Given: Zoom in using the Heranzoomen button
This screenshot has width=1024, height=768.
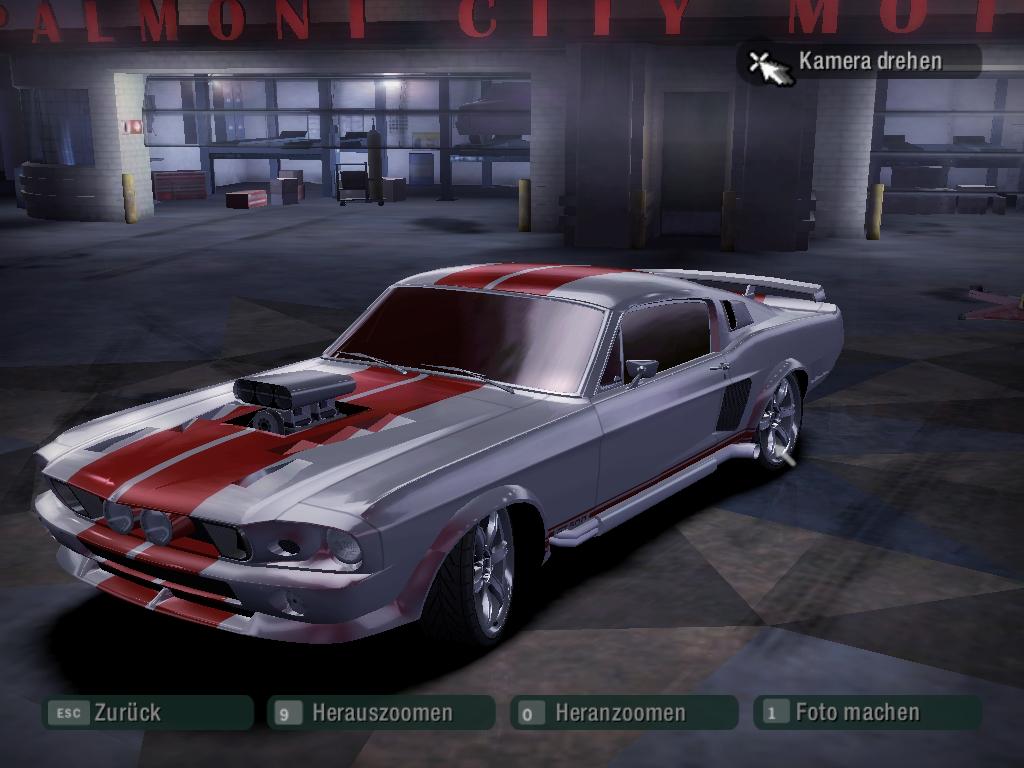Looking at the screenshot, I should point(623,713).
